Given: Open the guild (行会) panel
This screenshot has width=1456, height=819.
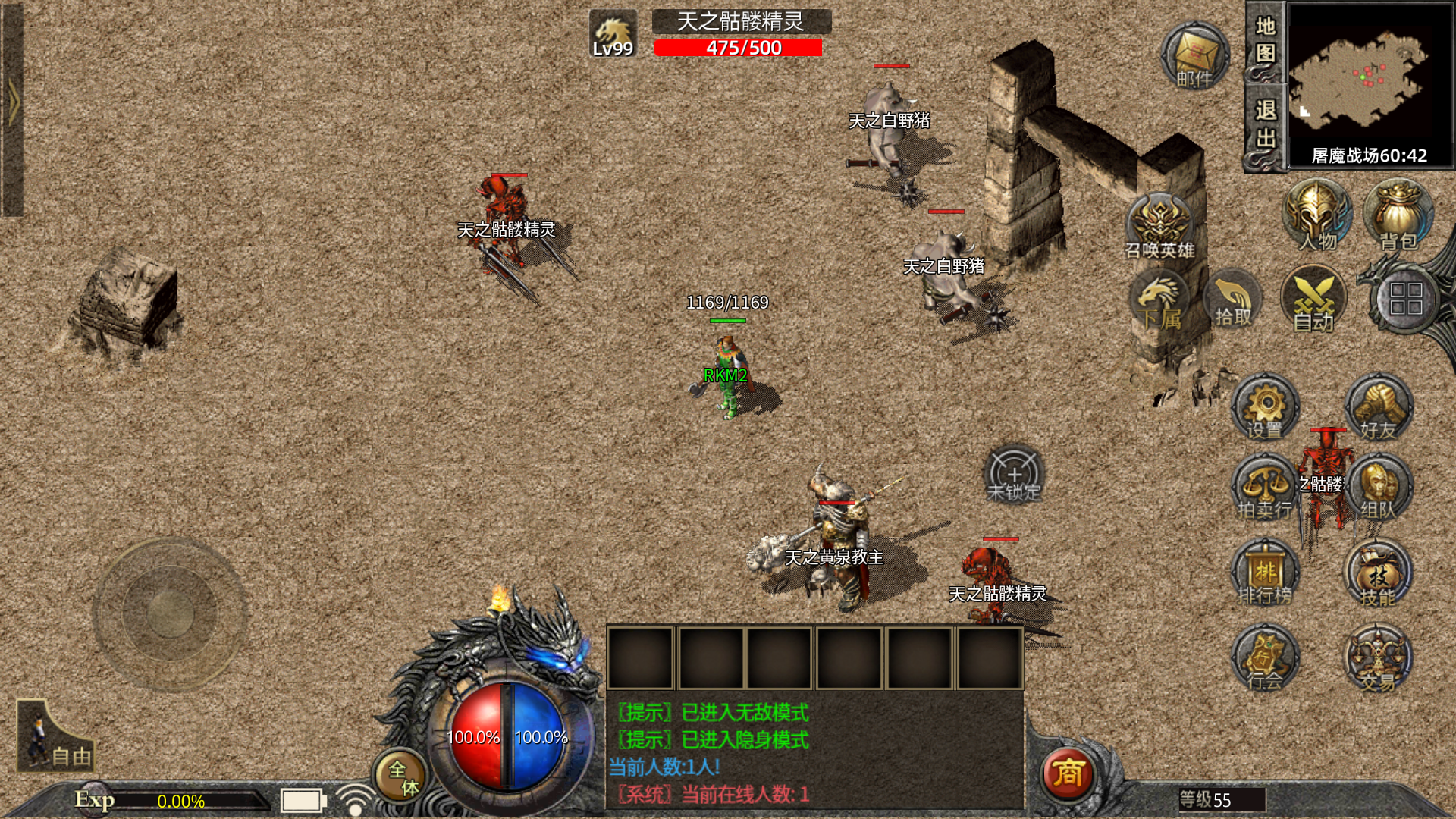Looking at the screenshot, I should 1265,658.
